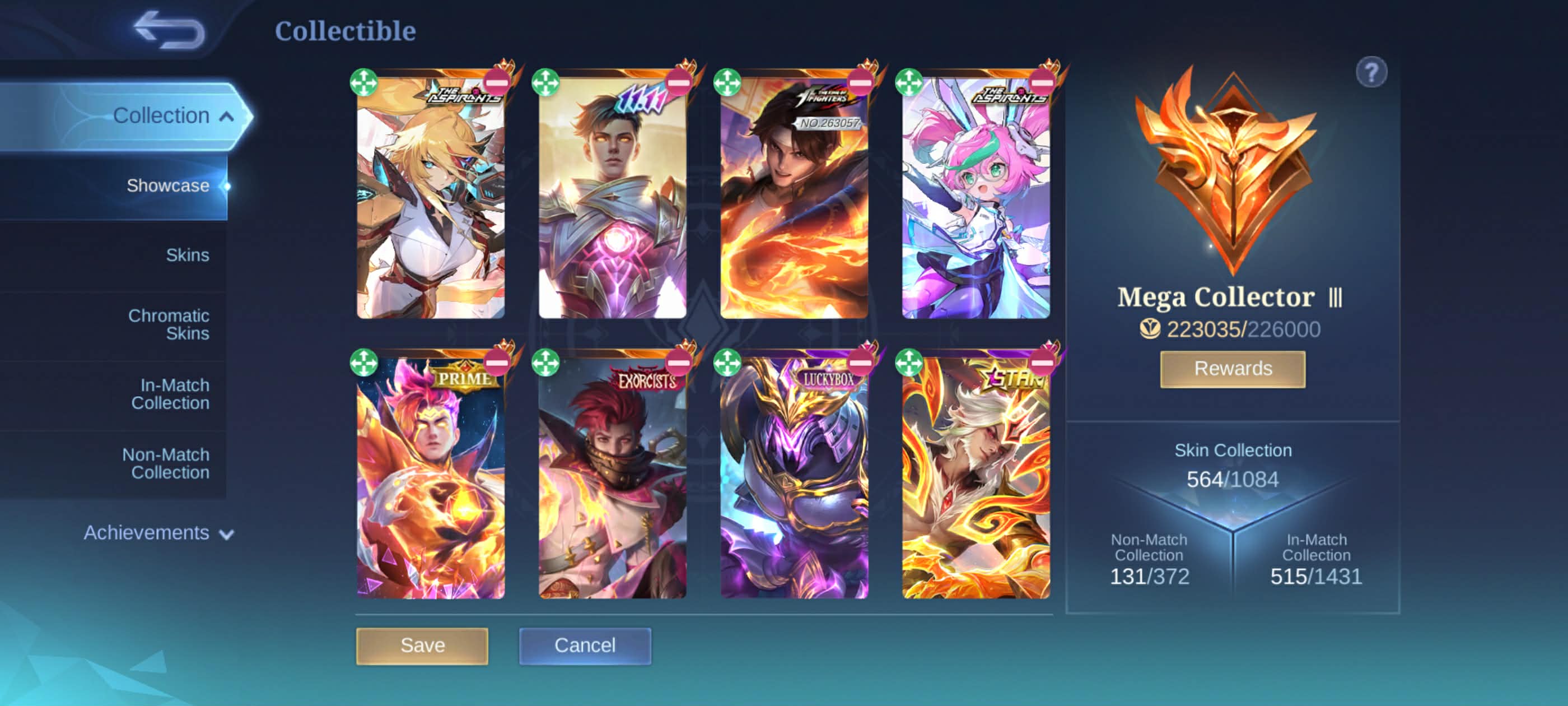Open the Chromatic Skins tab

pyautogui.click(x=169, y=324)
